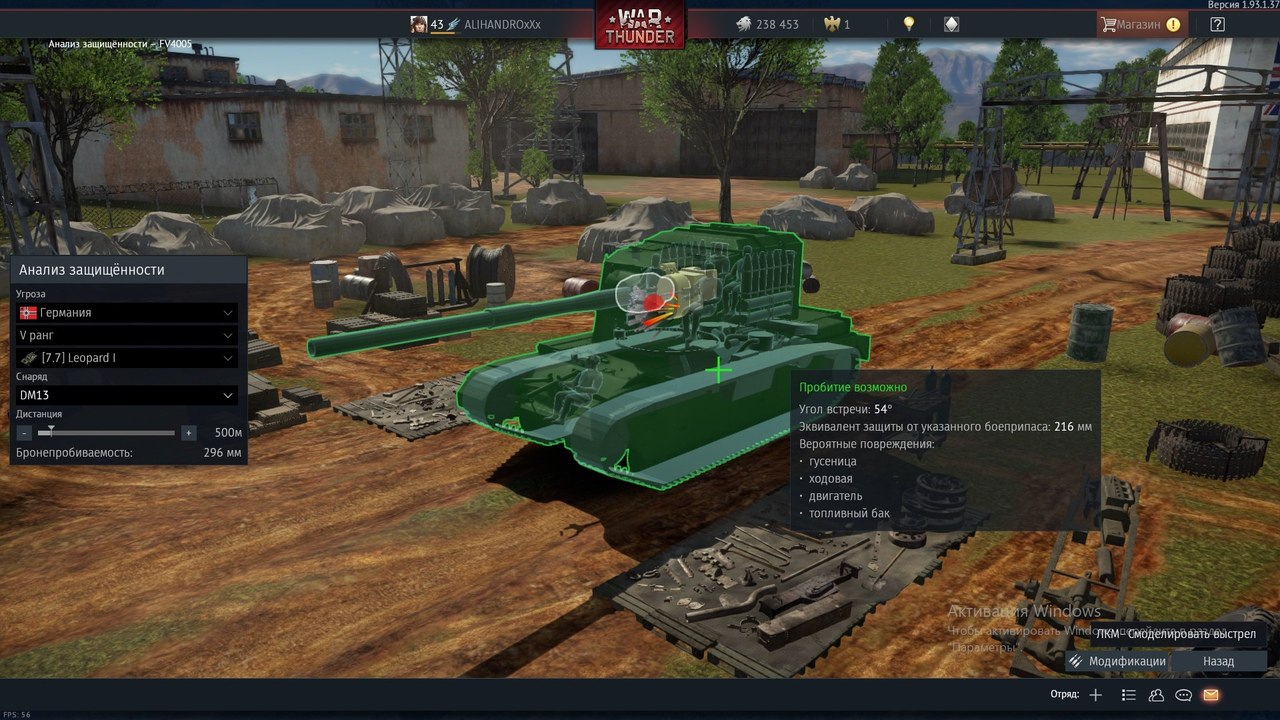Open the help question mark icon
The height and width of the screenshot is (720, 1280).
click(1217, 24)
